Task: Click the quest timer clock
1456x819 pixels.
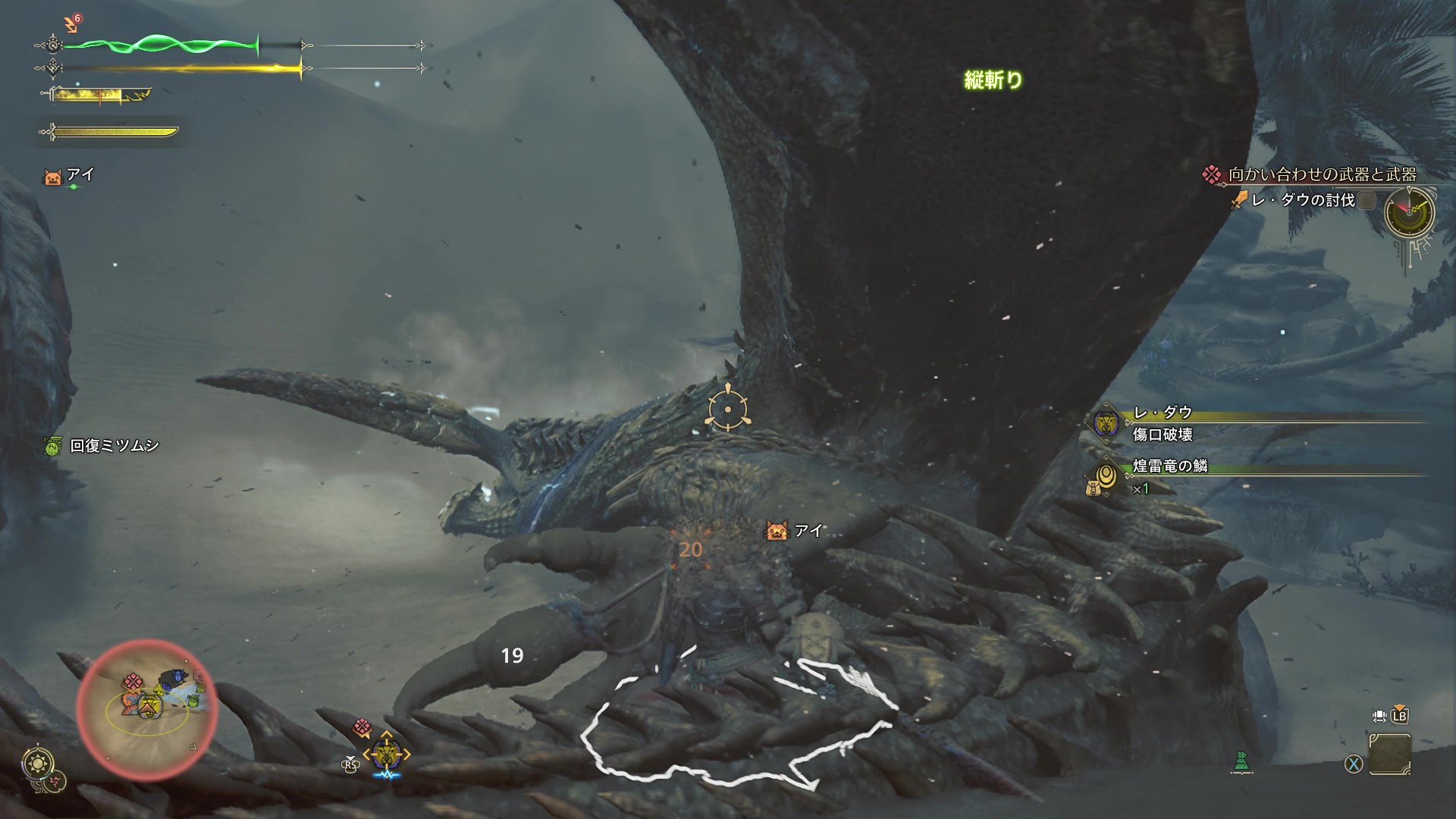Action: [1409, 212]
